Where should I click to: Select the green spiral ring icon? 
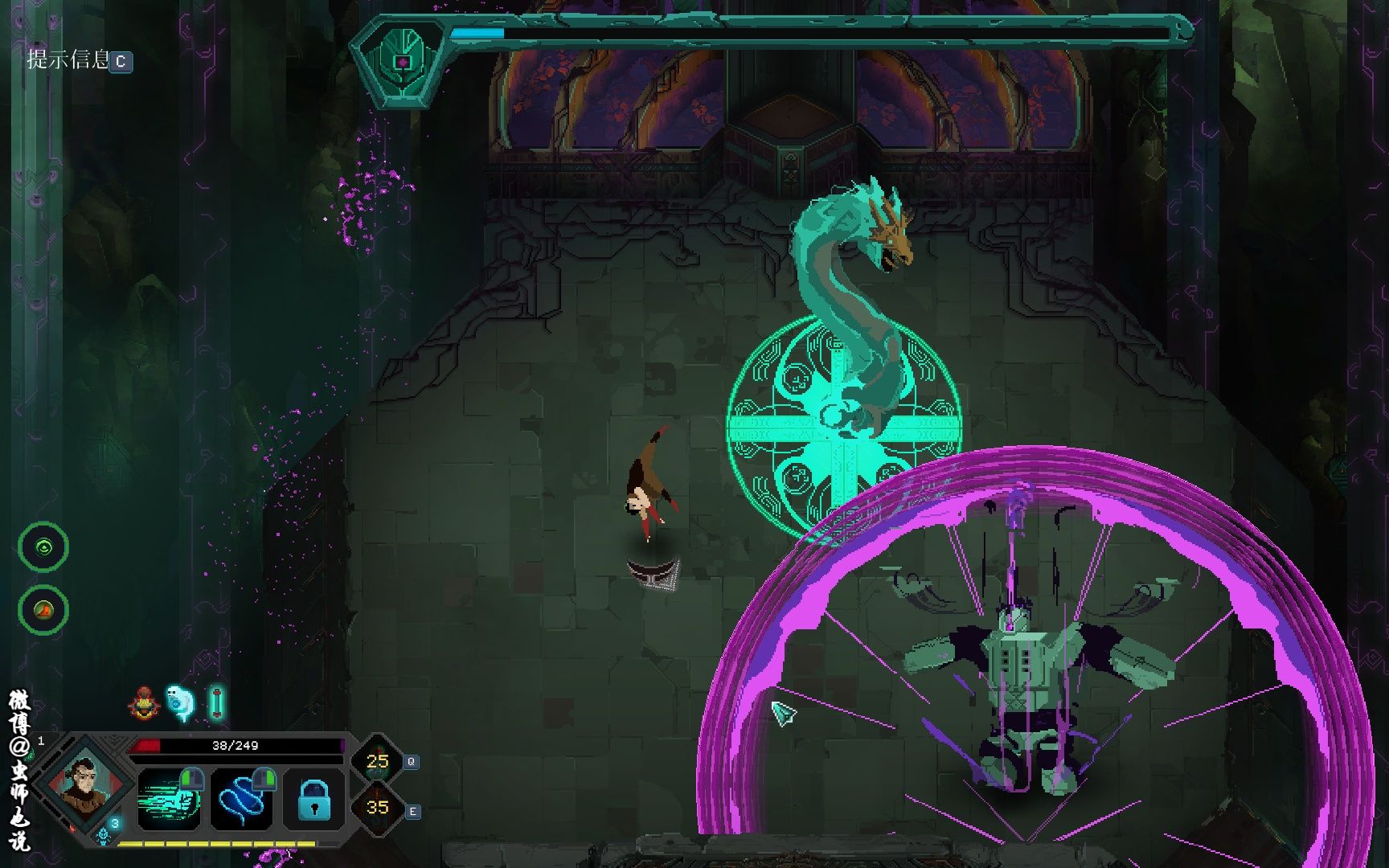pos(43,547)
